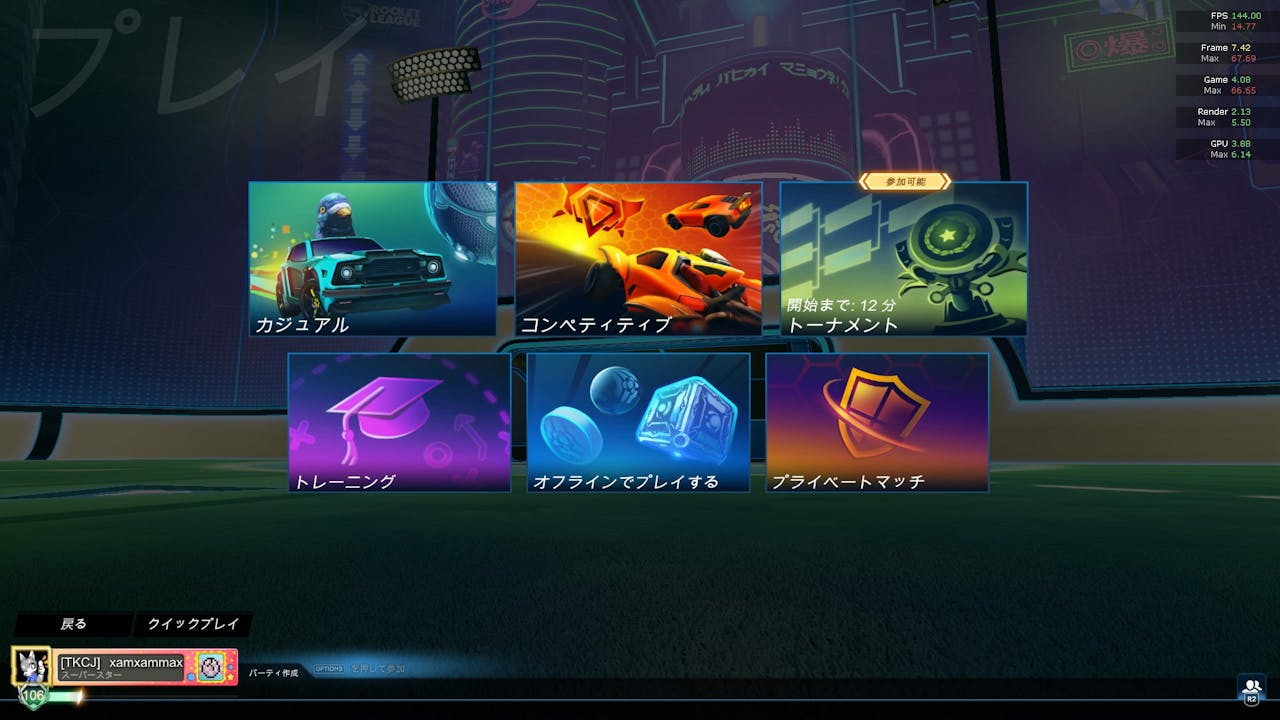Click the friends list icon

point(1251,688)
